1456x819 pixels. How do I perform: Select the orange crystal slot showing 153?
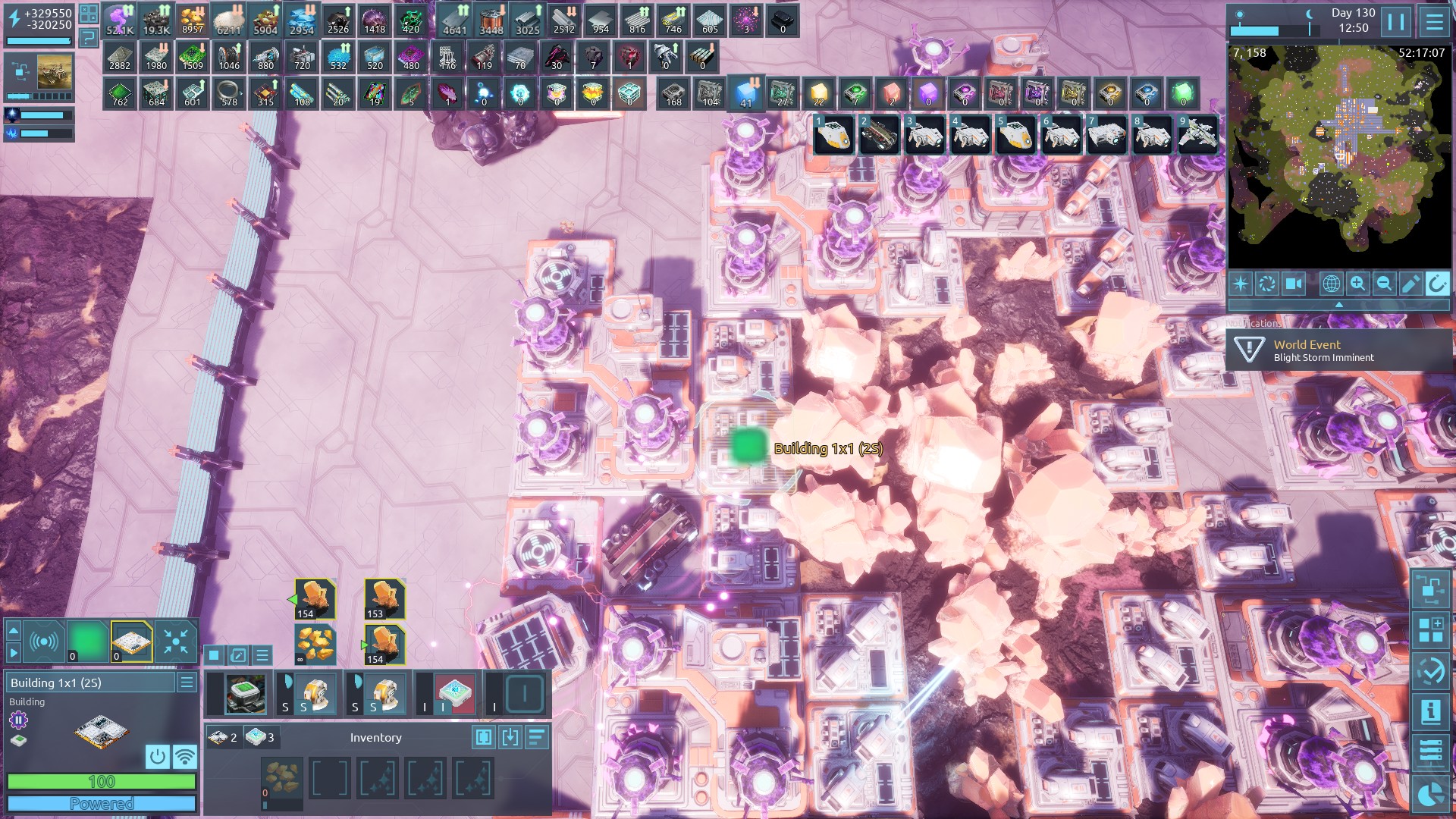(x=384, y=599)
